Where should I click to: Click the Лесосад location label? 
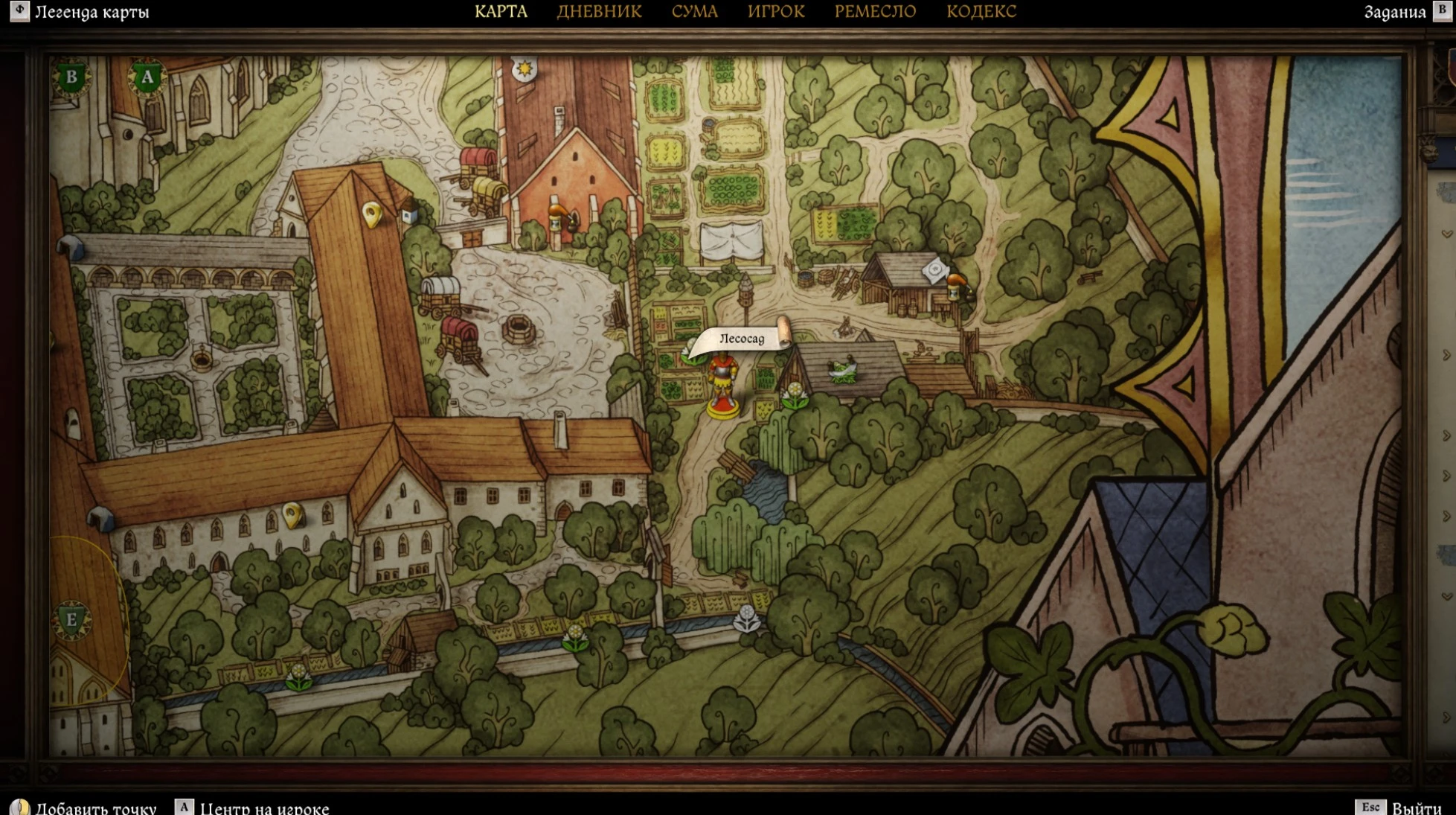click(742, 339)
